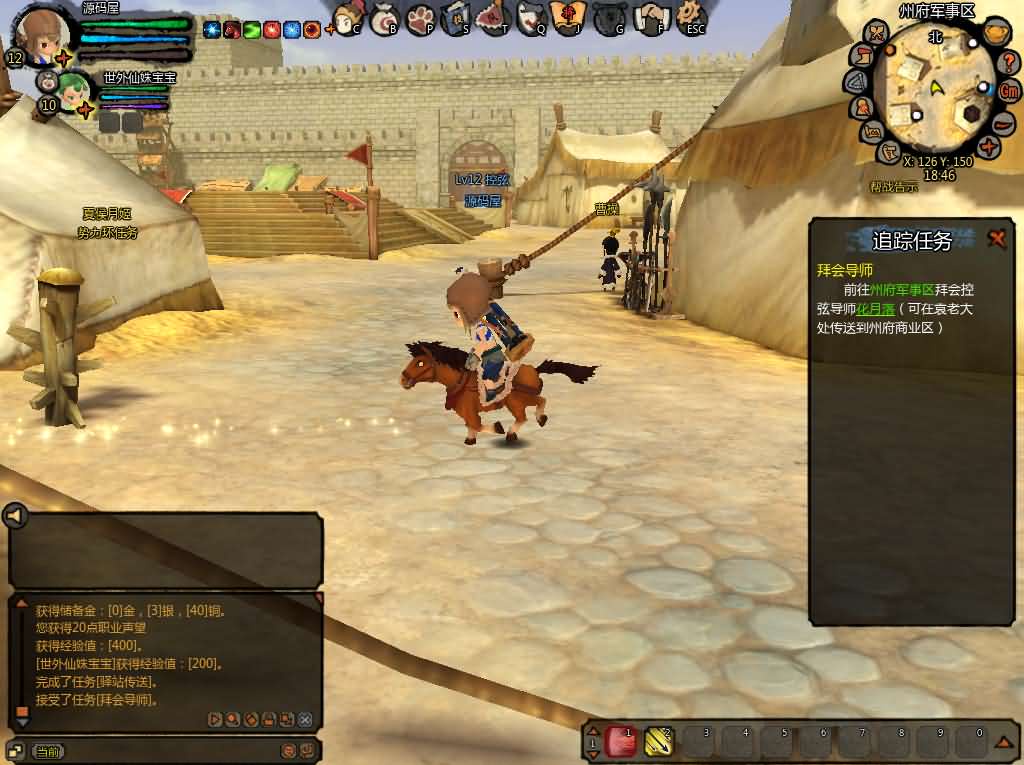Open the character panel (C) icon
This screenshot has width=1024, height=765.
[x=348, y=18]
